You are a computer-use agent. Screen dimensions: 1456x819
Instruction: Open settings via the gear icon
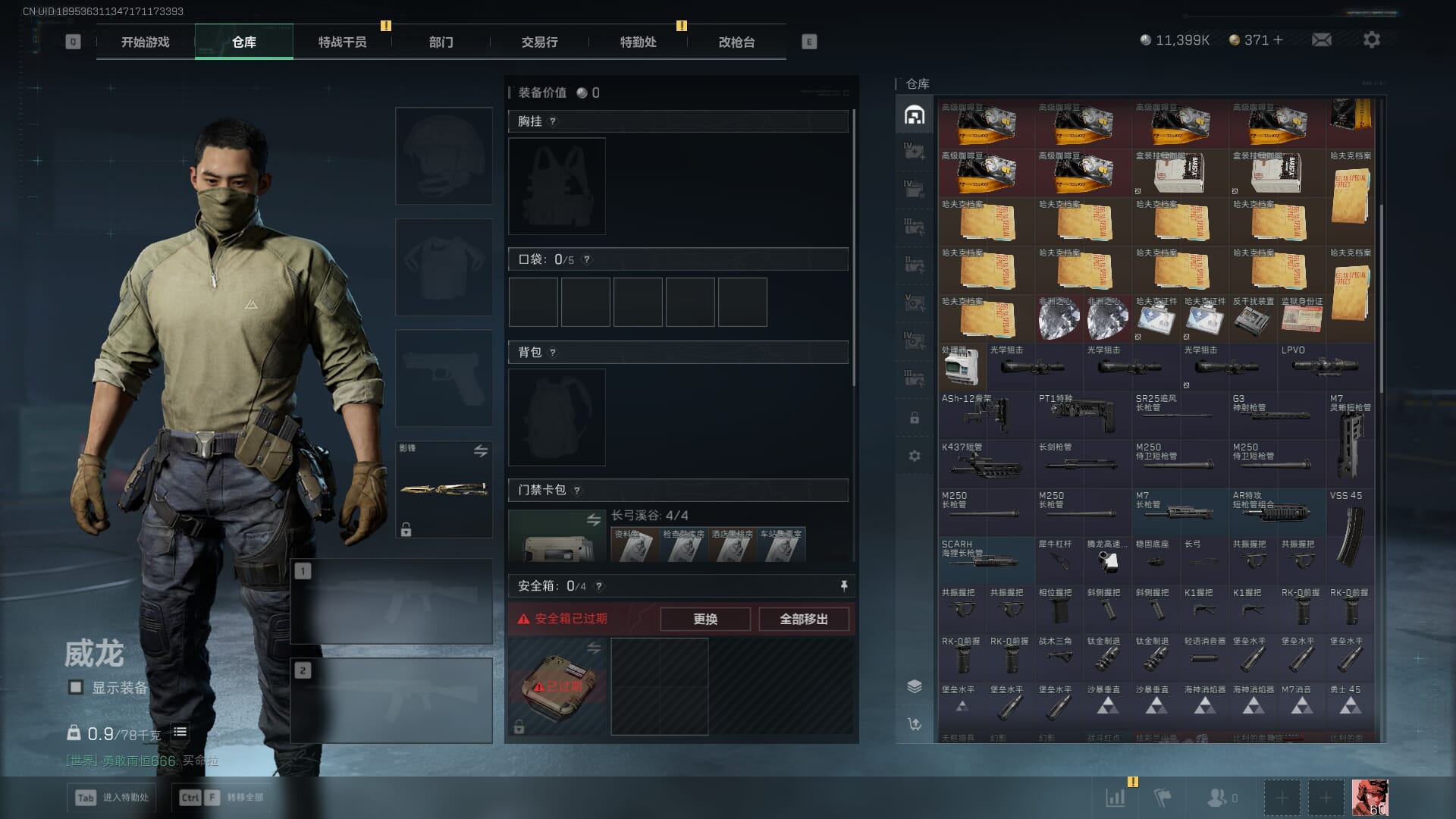tap(1371, 39)
